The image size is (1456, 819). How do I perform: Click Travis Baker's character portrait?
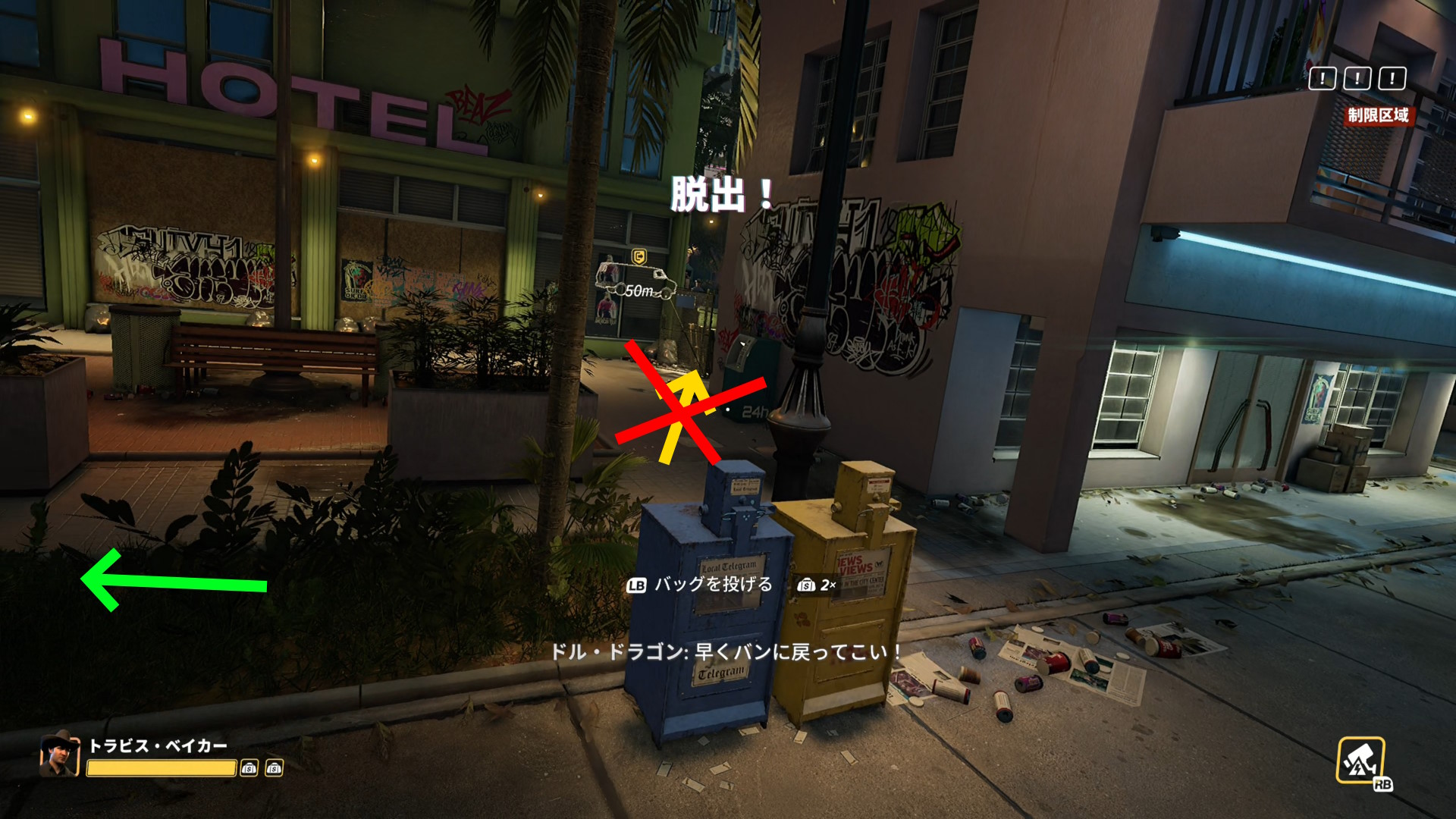point(60,753)
